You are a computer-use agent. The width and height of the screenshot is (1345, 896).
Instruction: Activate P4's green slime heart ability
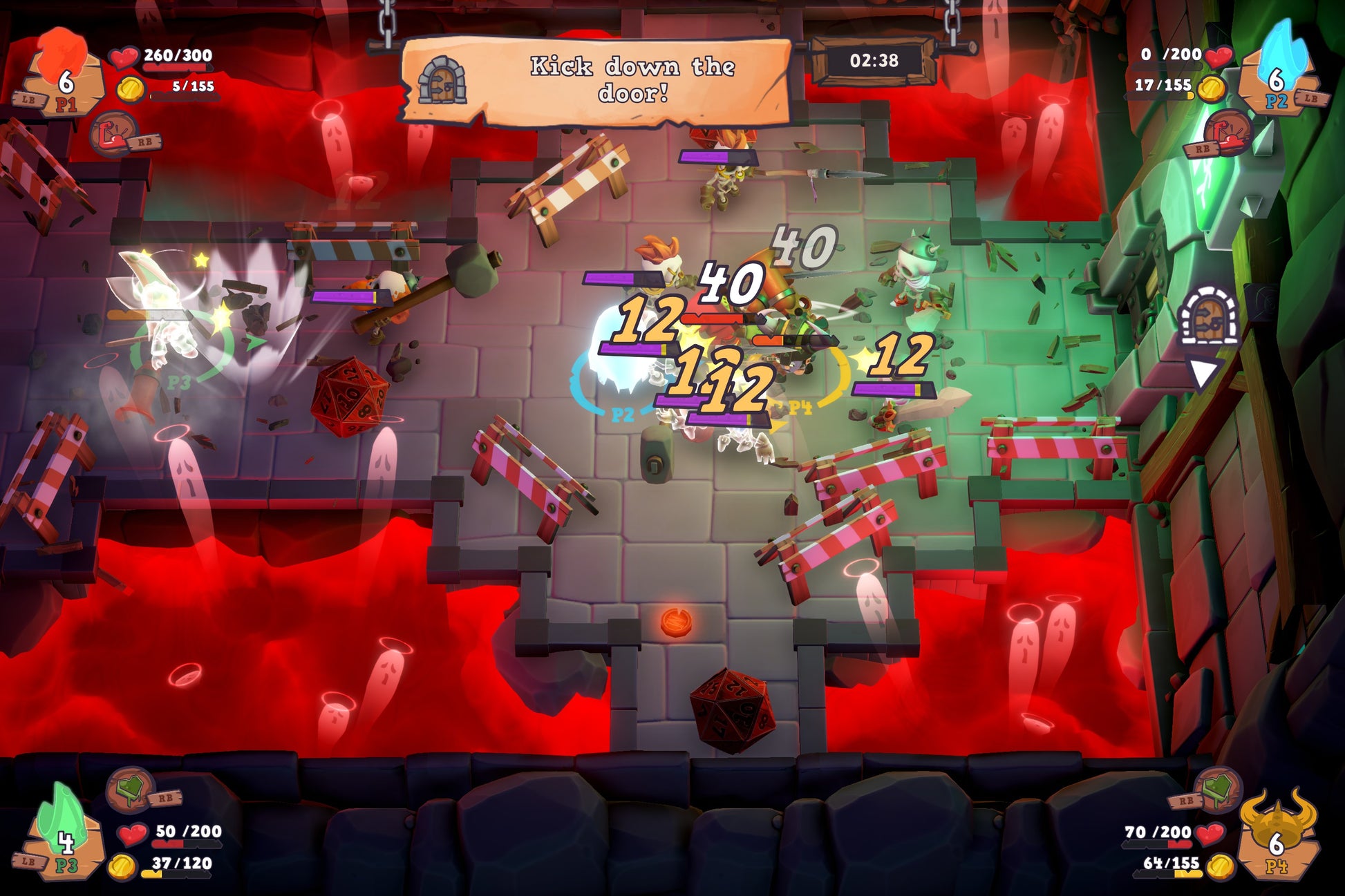(1218, 789)
